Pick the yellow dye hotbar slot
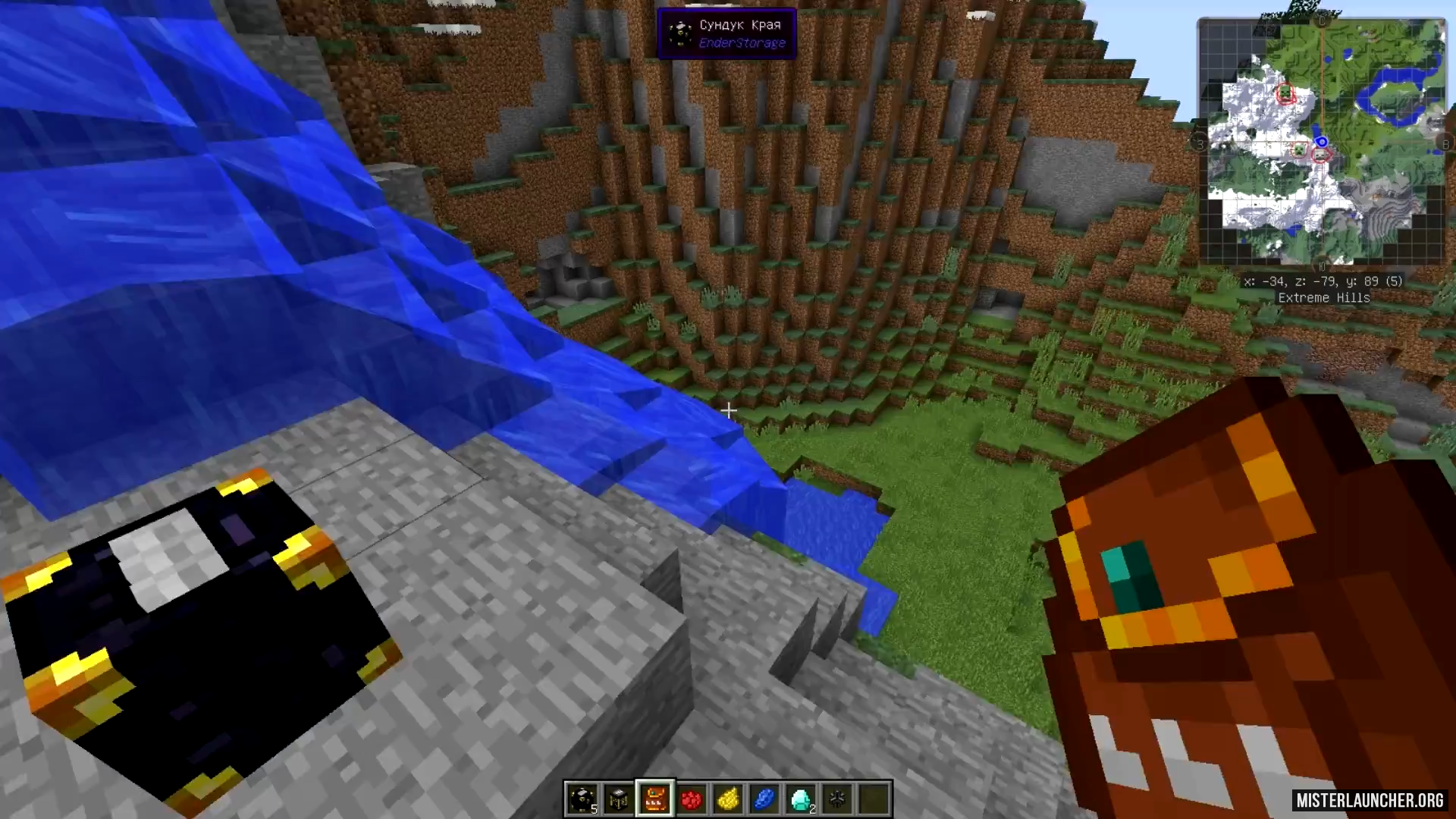Viewport: 1456px width, 819px height. coord(728,799)
